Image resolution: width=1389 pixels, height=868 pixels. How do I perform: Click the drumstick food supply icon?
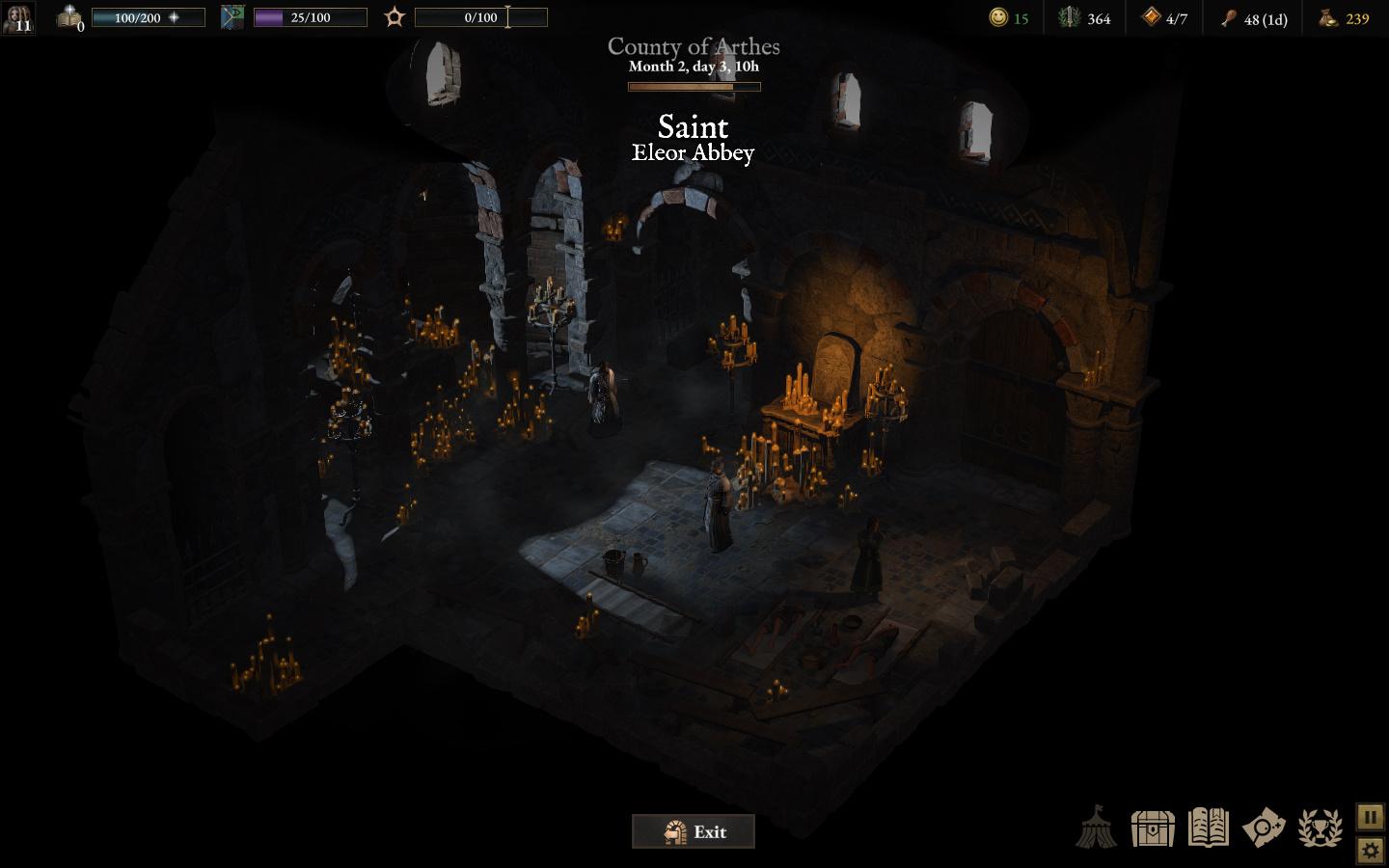[1229, 18]
